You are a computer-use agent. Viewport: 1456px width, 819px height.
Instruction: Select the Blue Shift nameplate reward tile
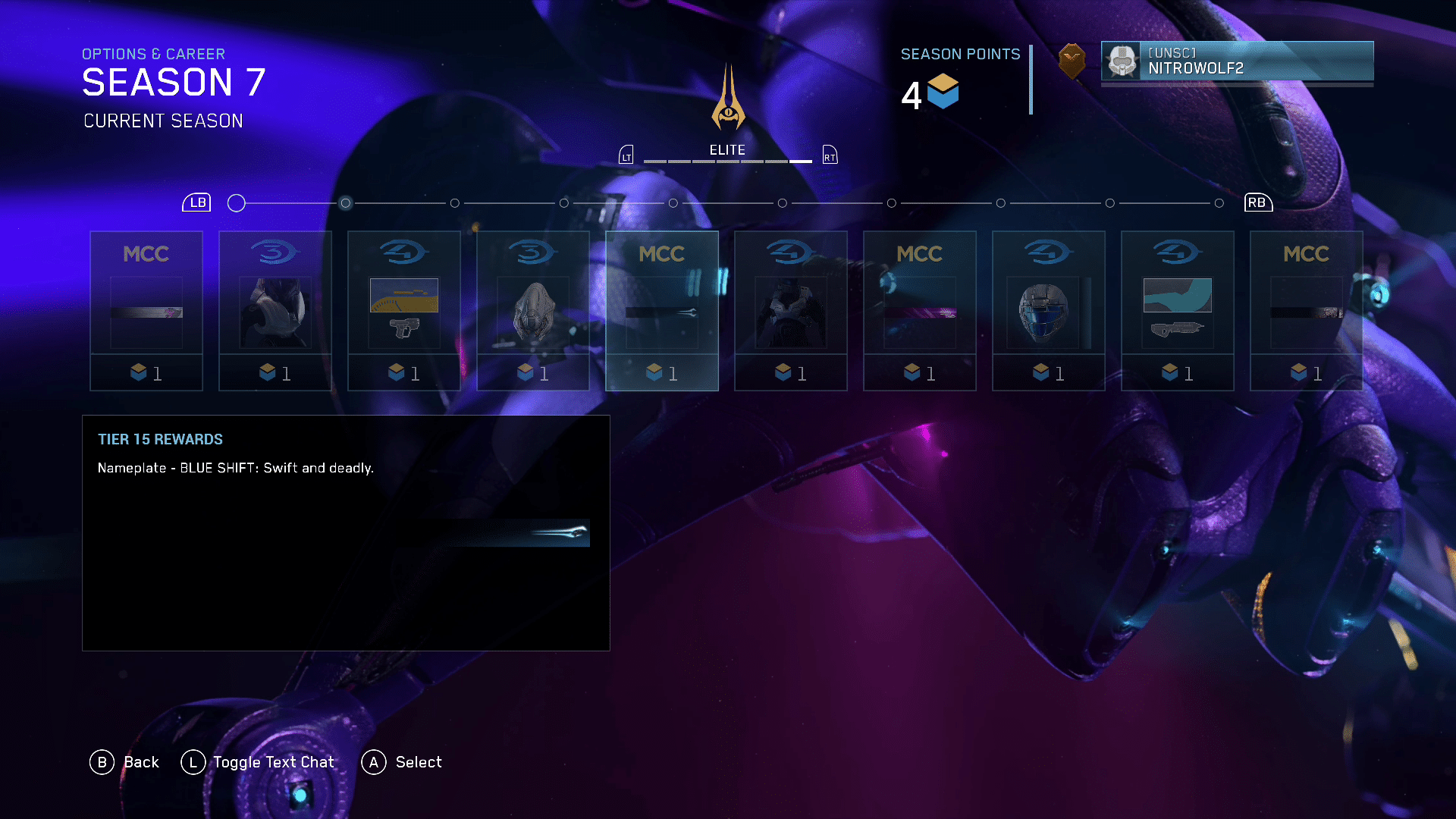pyautogui.click(x=661, y=311)
